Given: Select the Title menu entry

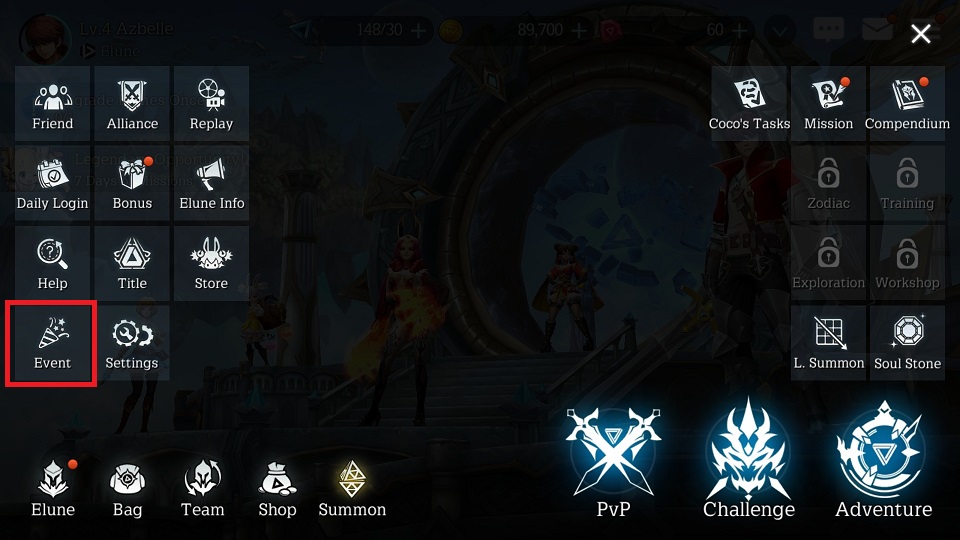Looking at the screenshot, I should coord(132,263).
